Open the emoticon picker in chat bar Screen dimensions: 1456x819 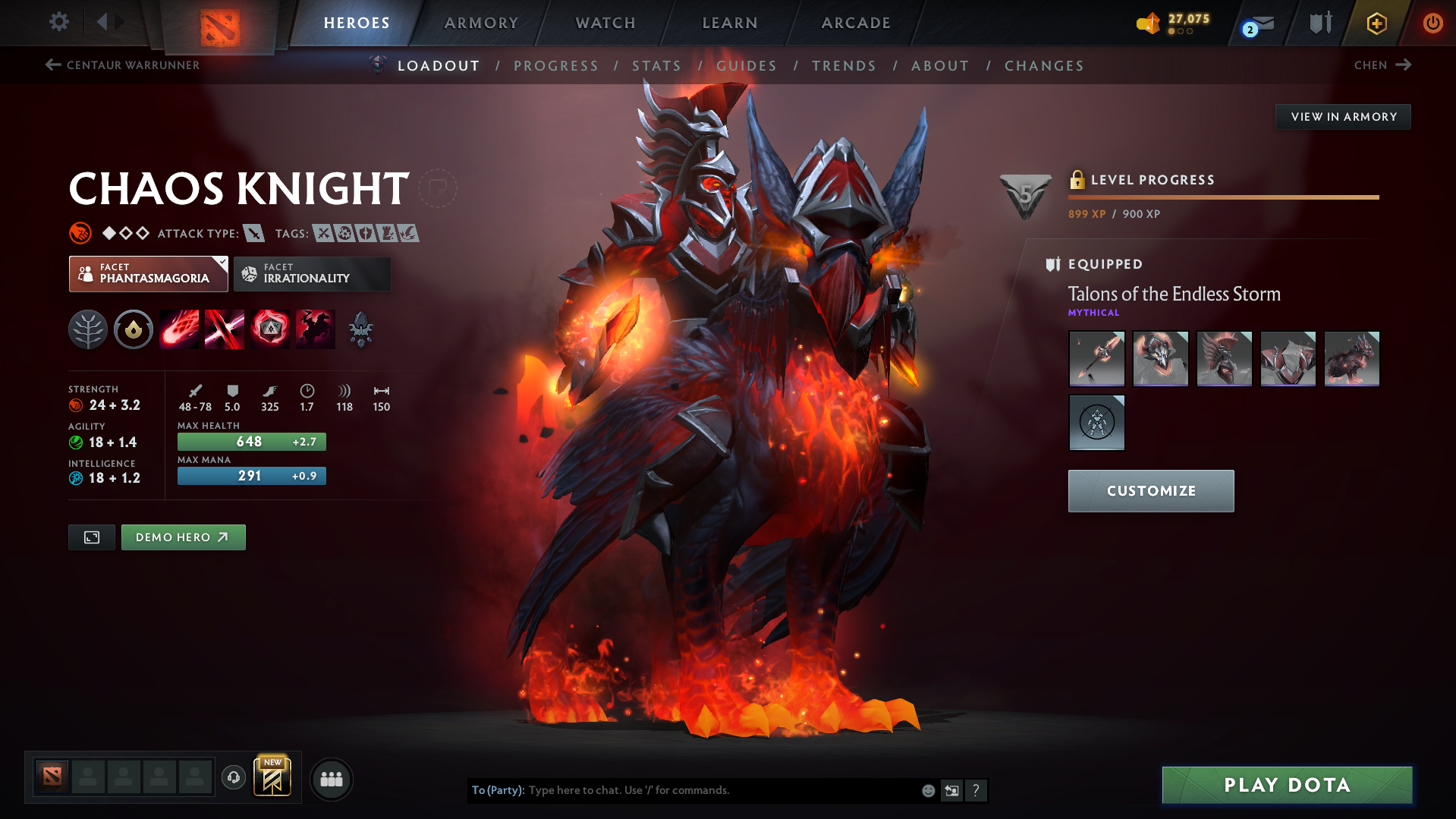928,790
